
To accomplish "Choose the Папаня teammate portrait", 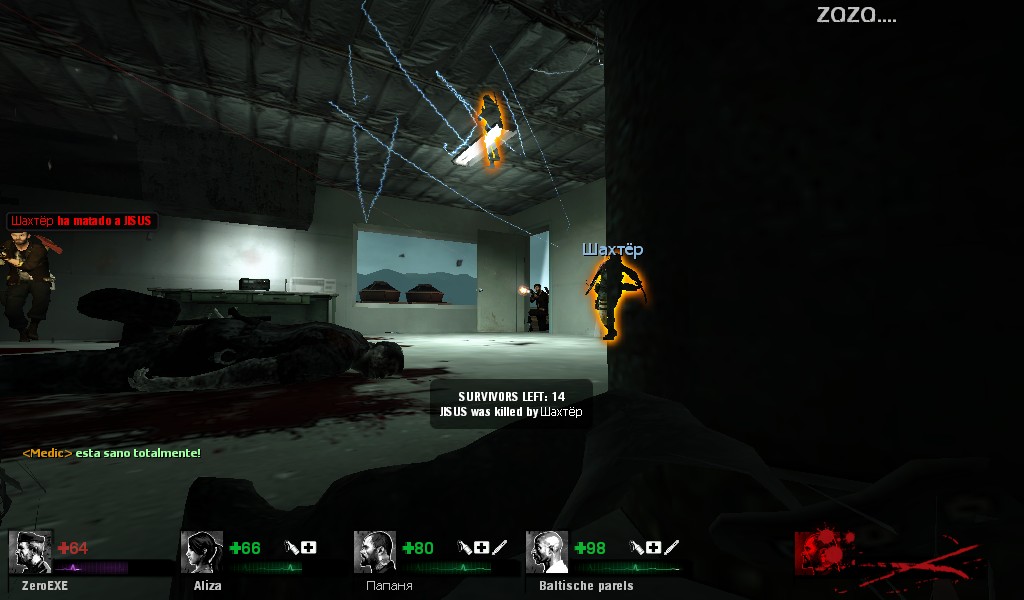I will pos(375,552).
